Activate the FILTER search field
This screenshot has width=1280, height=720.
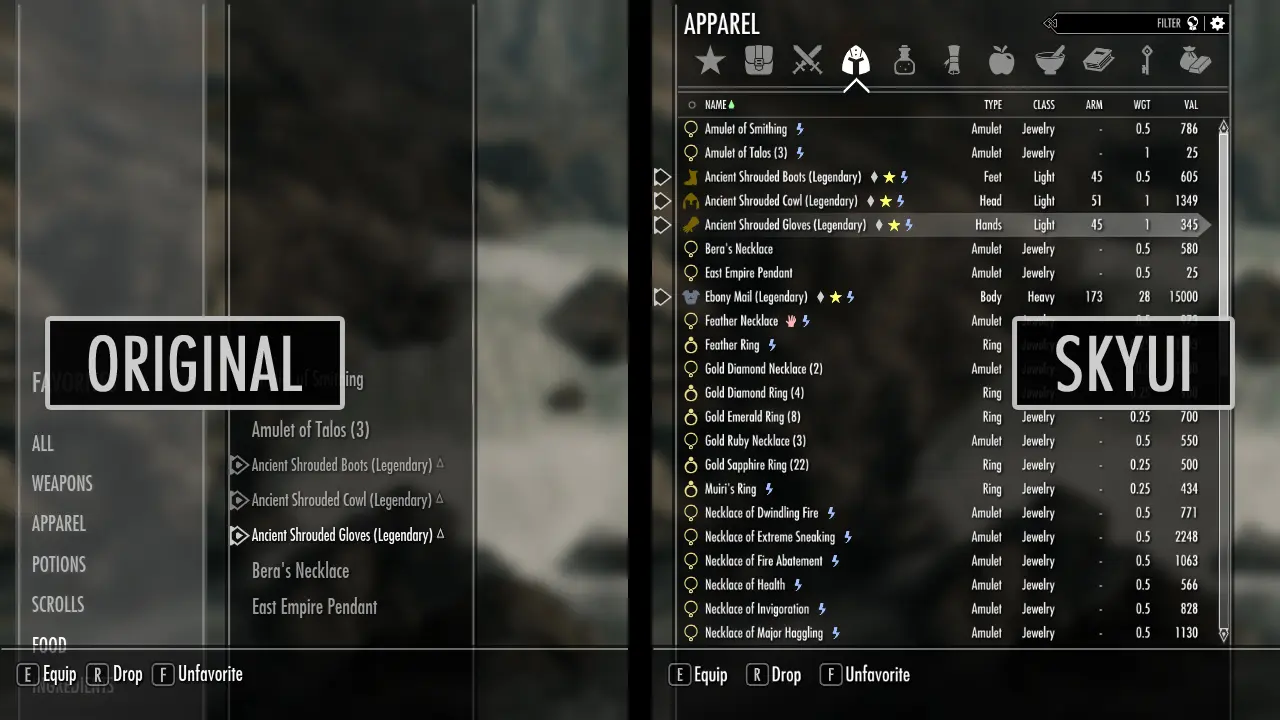click(1168, 23)
